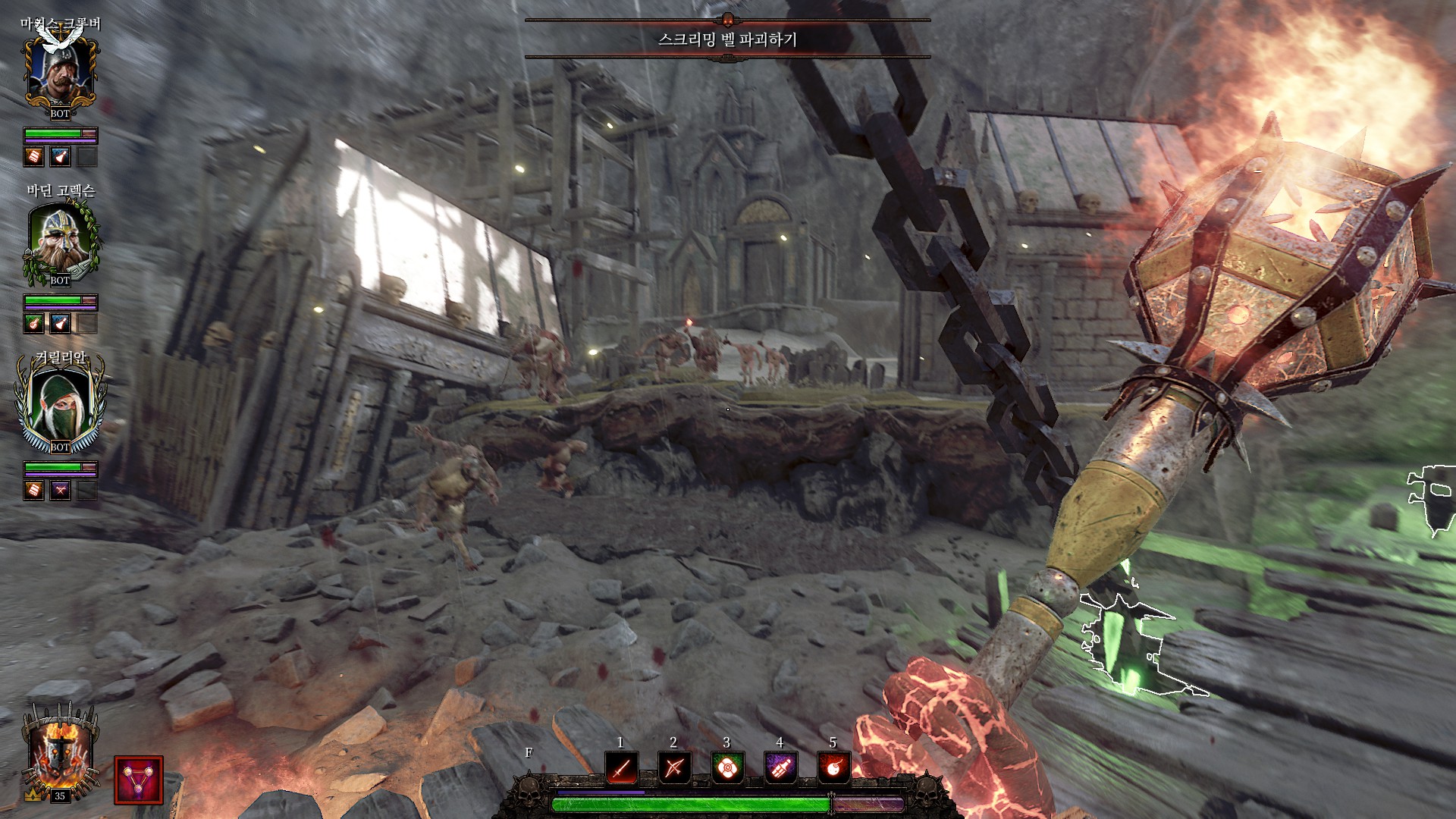The height and width of the screenshot is (819, 1456).
Task: Click the Screaming Bell objective tracker
Action: pyautogui.click(x=727, y=39)
